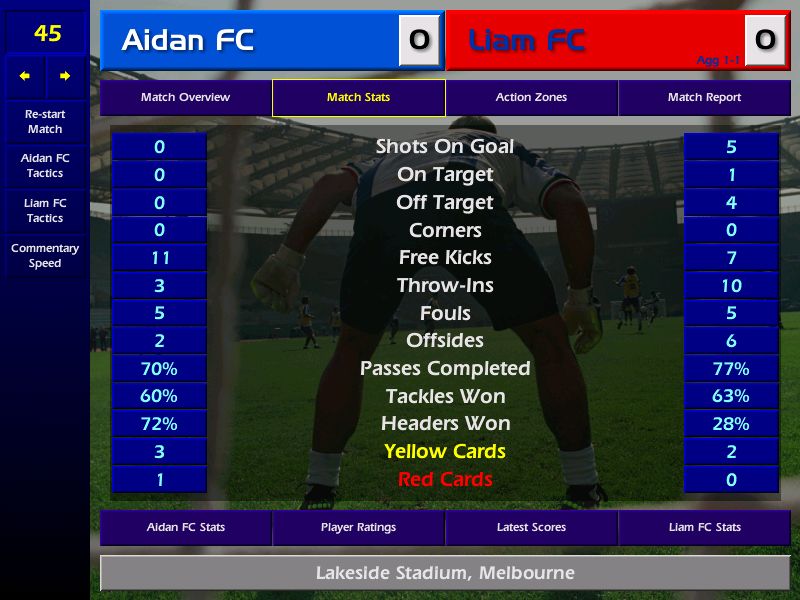Viewport: 800px width, 600px height.
Task: View Aidan FC Stats
Action: 186,527
